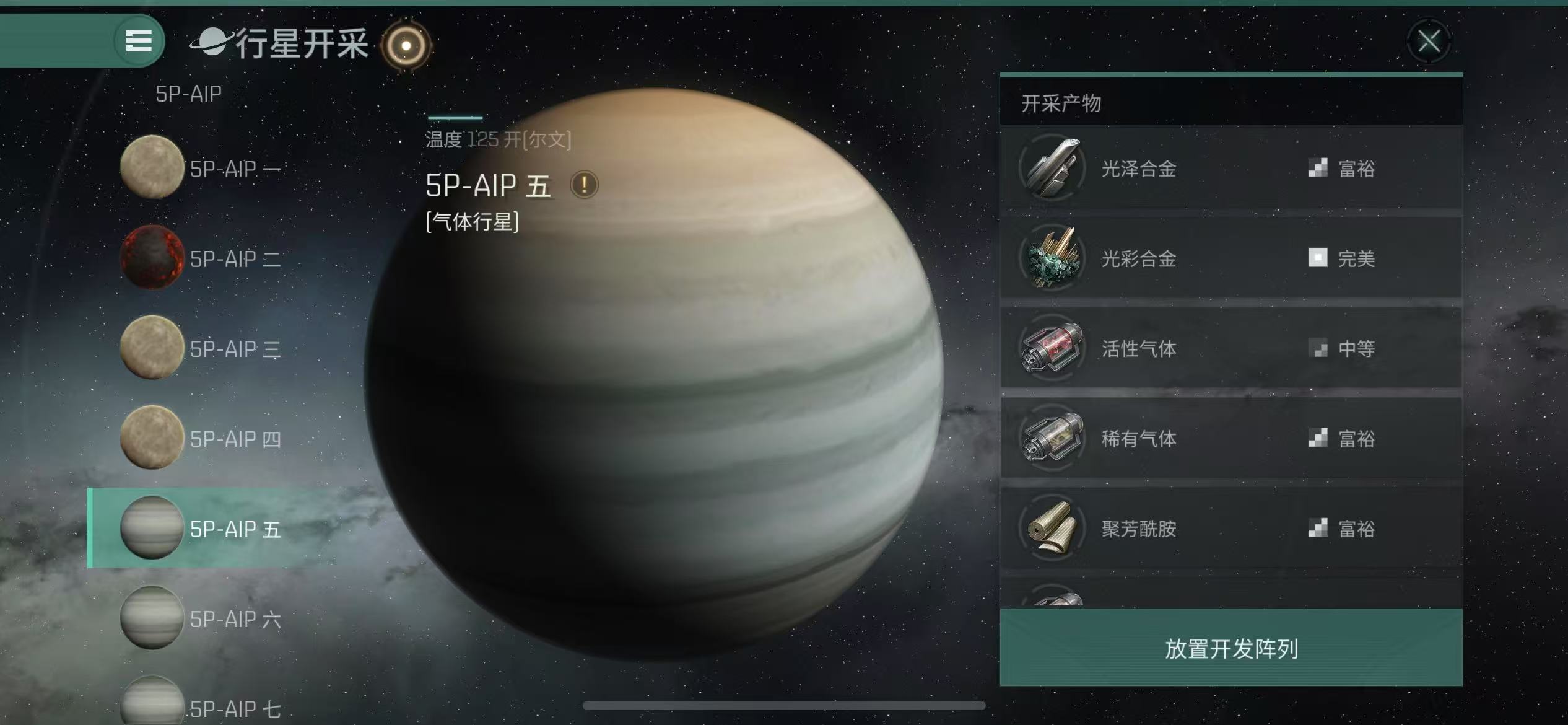The height and width of the screenshot is (725, 1568).
Task: View the 稀有气体 resource row
Action: (1230, 438)
